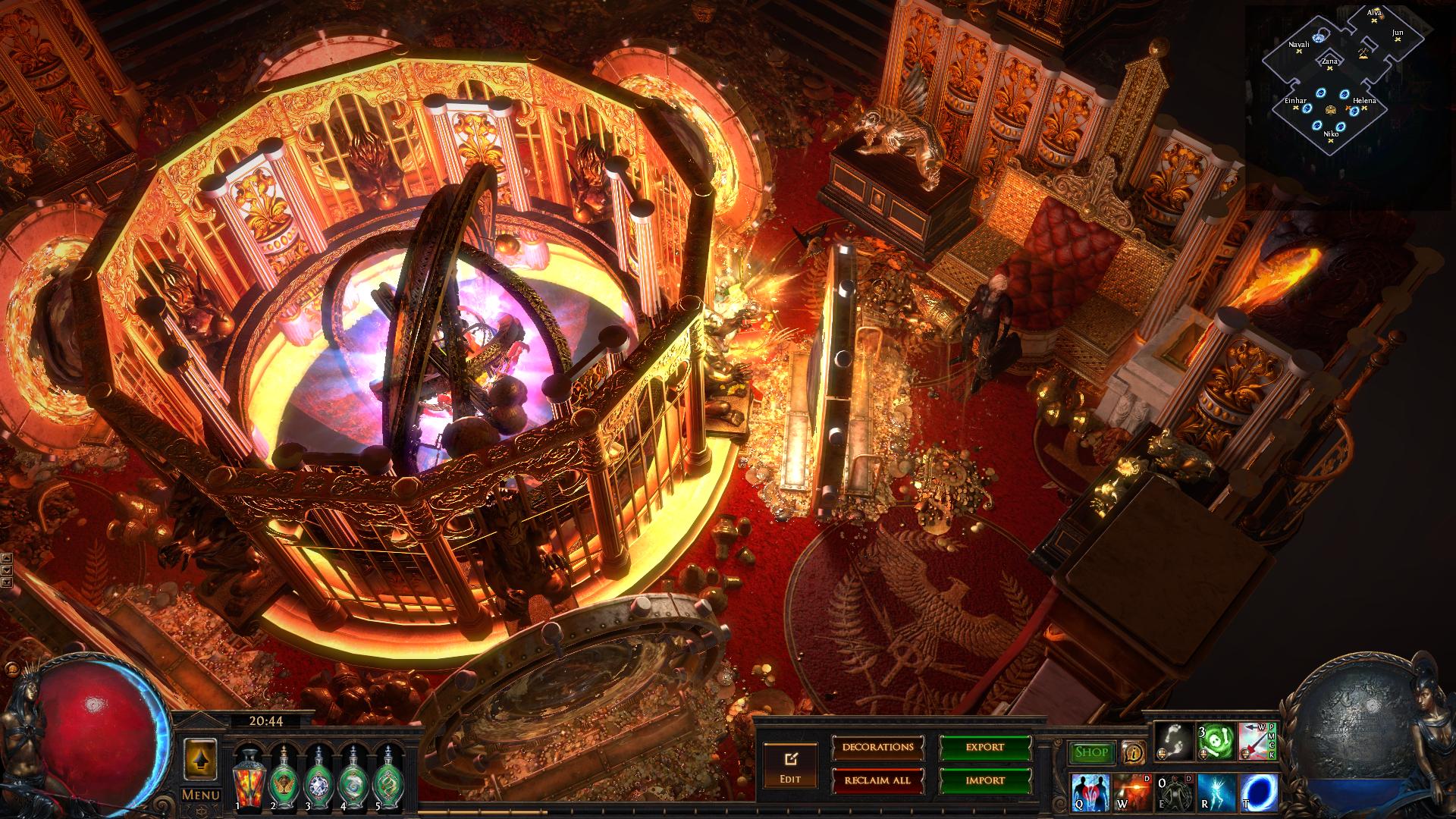Screen dimensions: 1456x819
Task: Click the orange info speech-bubble icon
Action: [x=1134, y=752]
